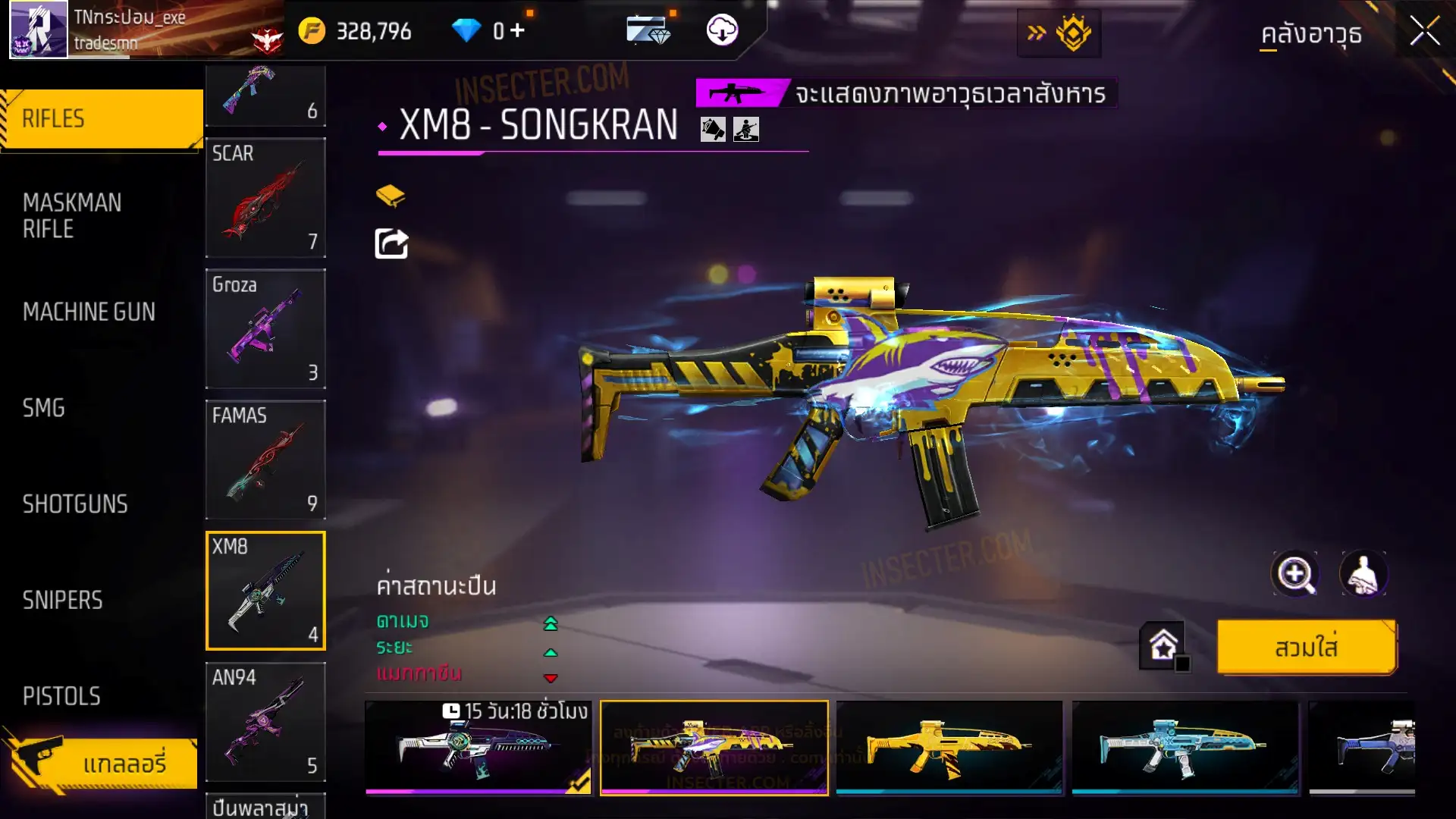Choose the SMG category
The width and height of the screenshot is (1456, 819).
coord(44,408)
